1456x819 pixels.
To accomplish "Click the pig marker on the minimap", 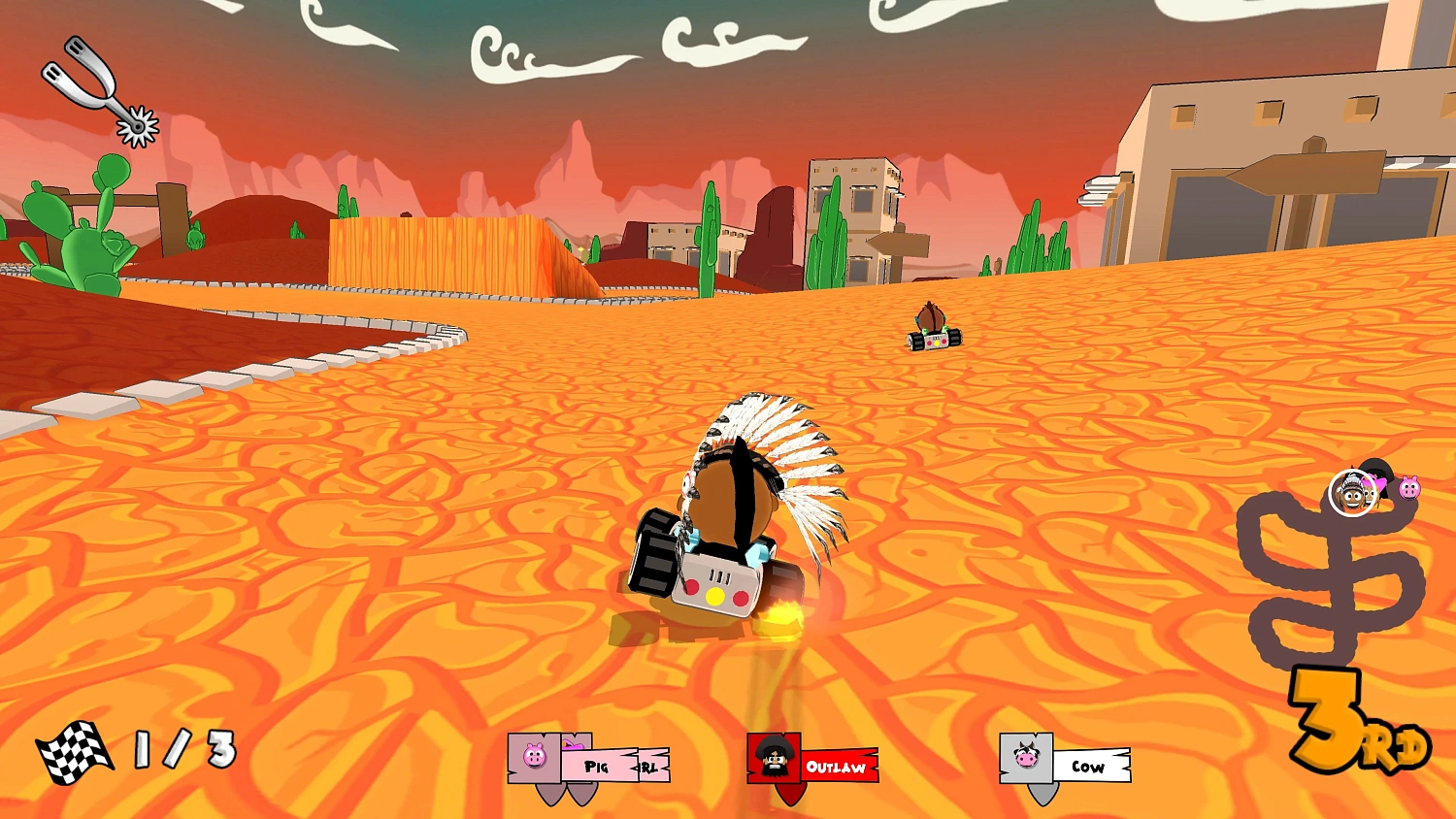I will [1409, 488].
